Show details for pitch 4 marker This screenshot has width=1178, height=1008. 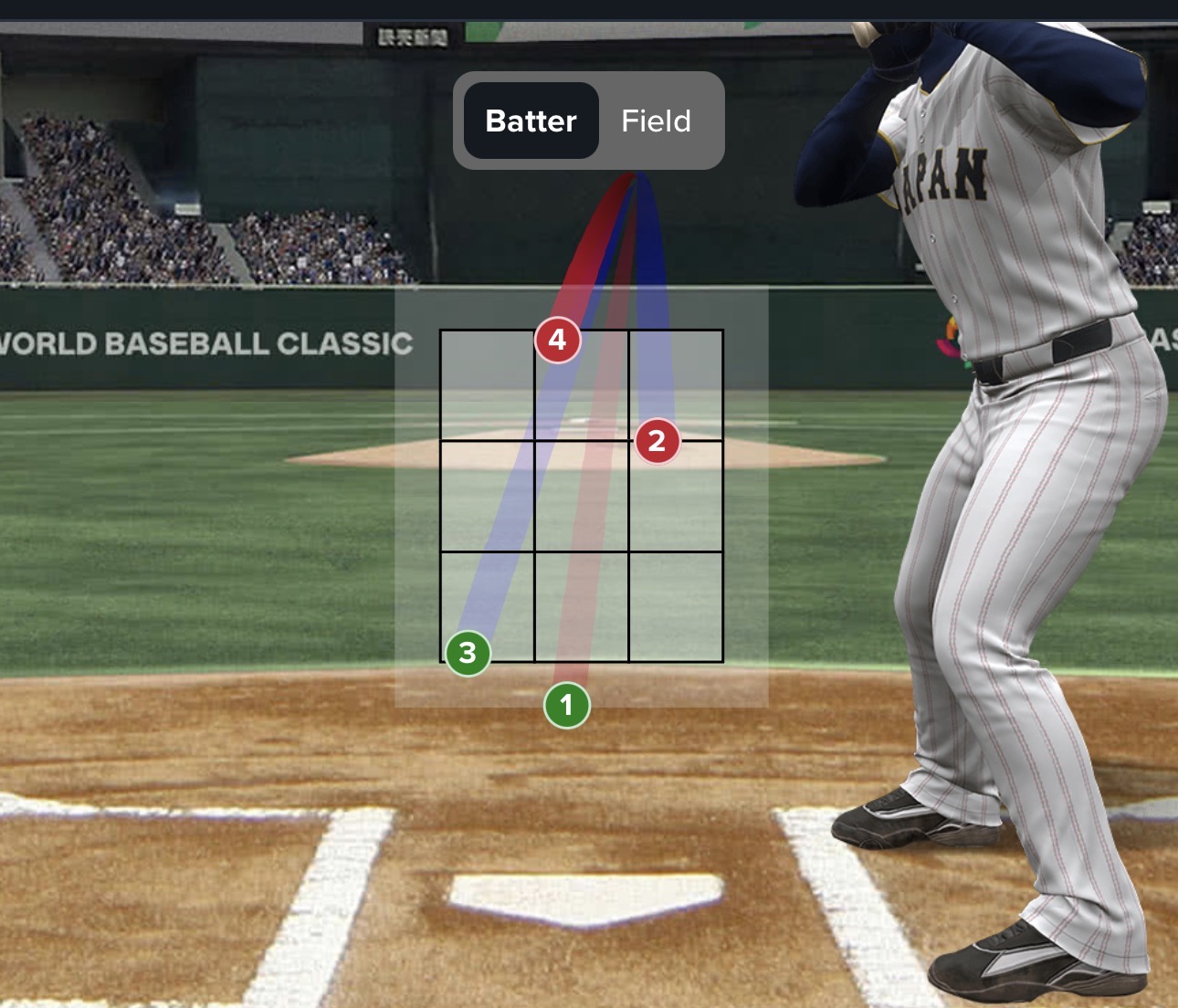[x=557, y=340]
